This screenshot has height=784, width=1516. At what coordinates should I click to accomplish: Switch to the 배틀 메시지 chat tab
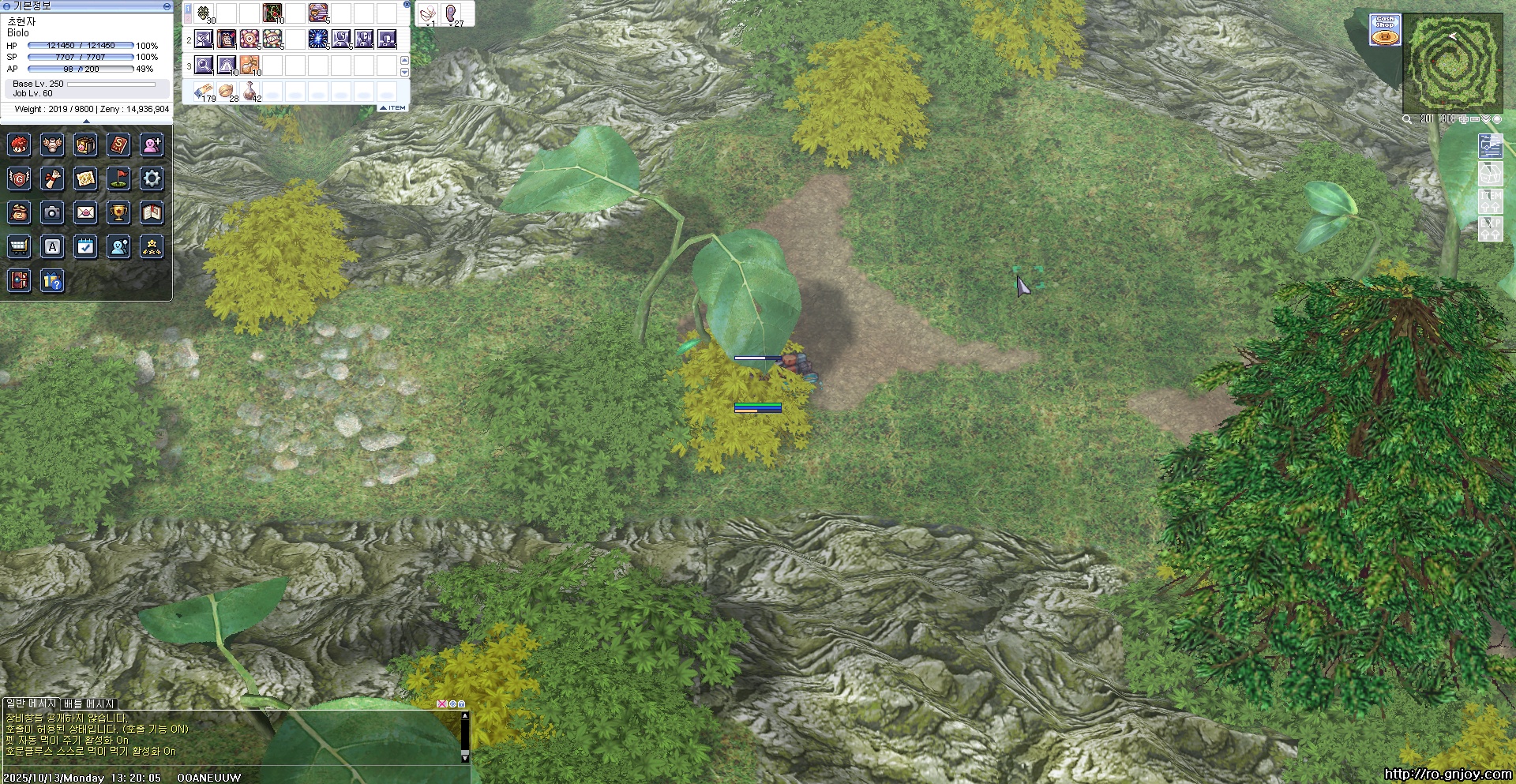tap(89, 703)
